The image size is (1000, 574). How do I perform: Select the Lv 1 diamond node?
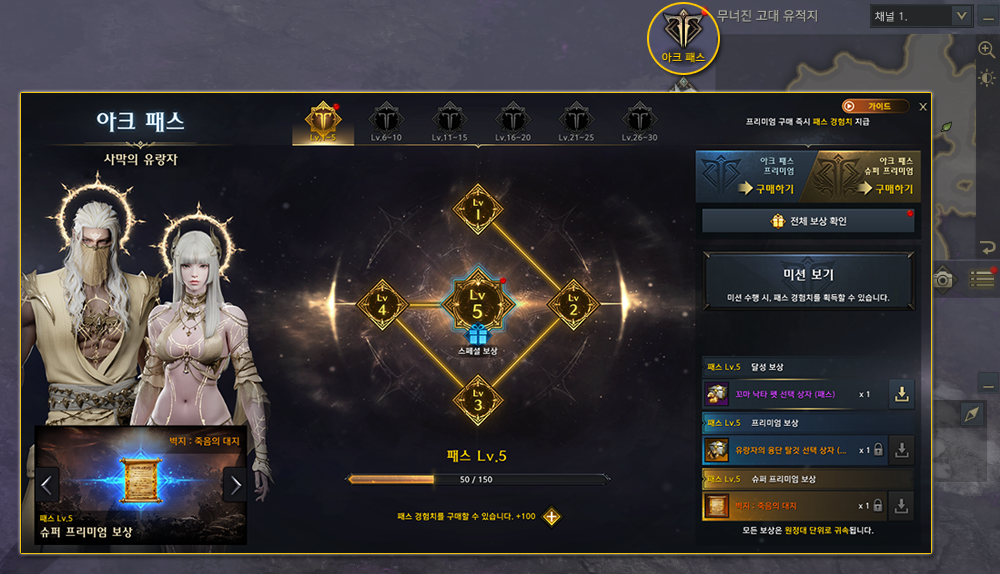click(x=478, y=209)
